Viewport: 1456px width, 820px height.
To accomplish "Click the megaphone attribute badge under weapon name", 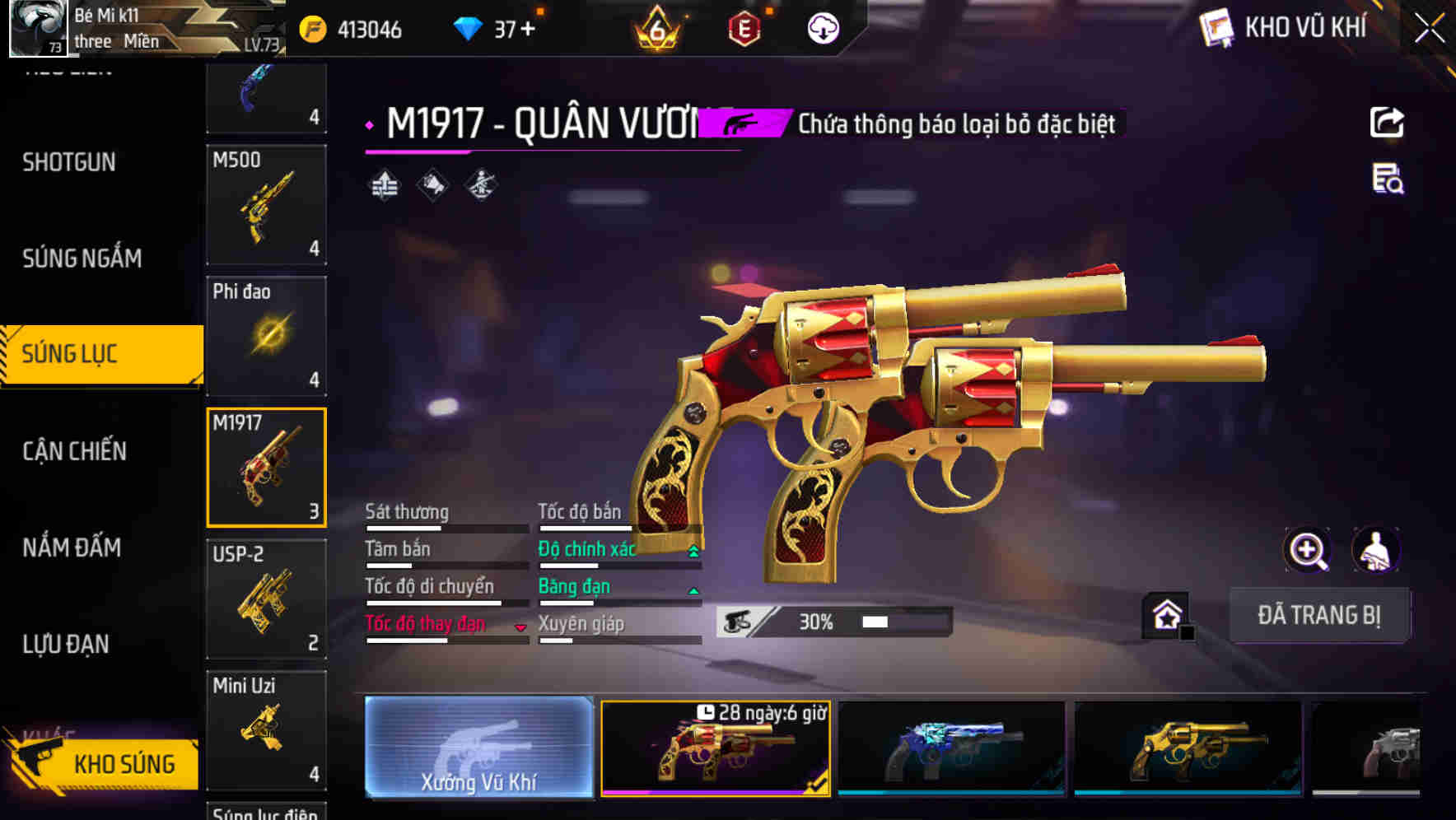I will pyautogui.click(x=432, y=184).
